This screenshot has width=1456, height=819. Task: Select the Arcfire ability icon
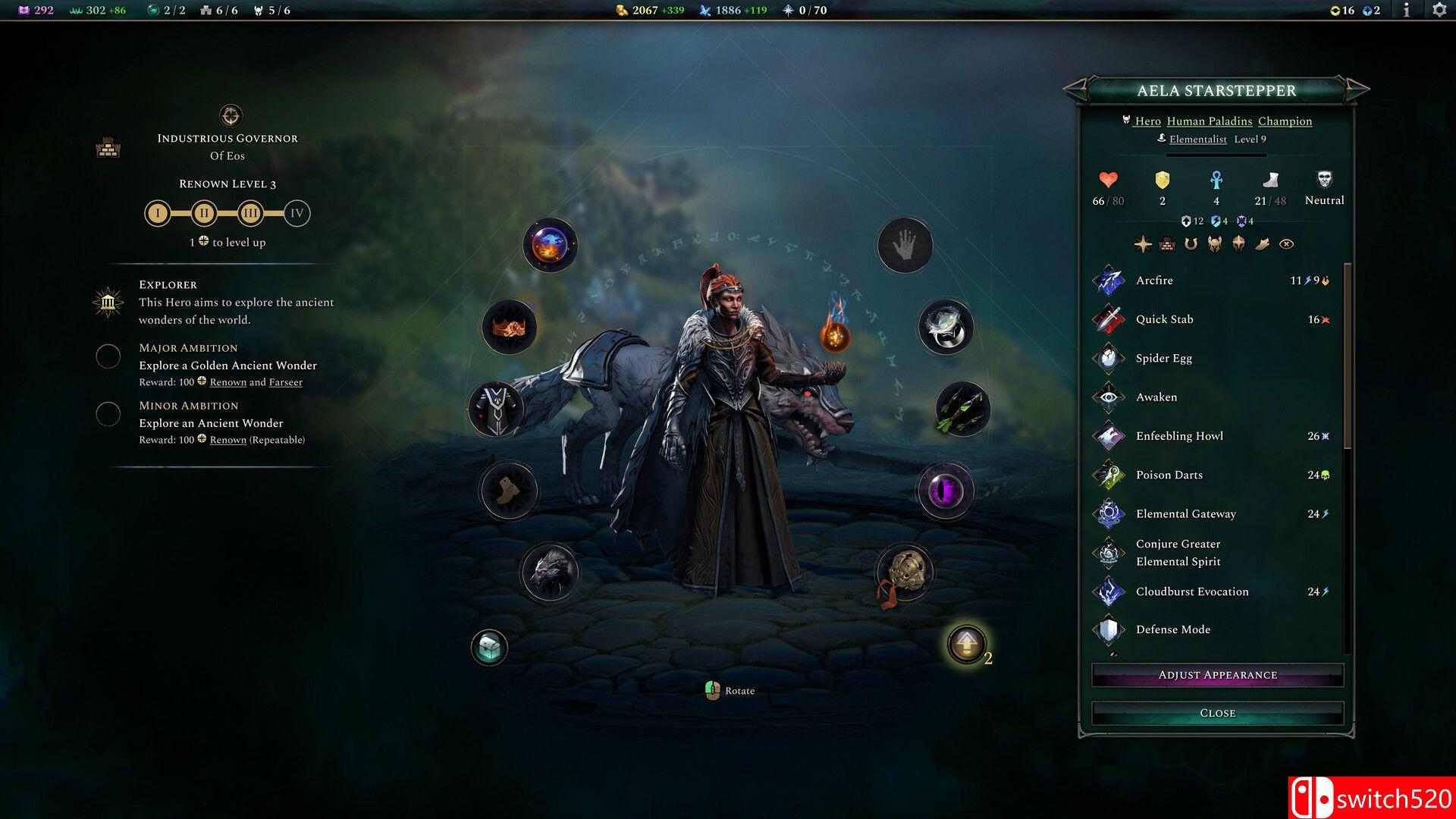[1108, 280]
